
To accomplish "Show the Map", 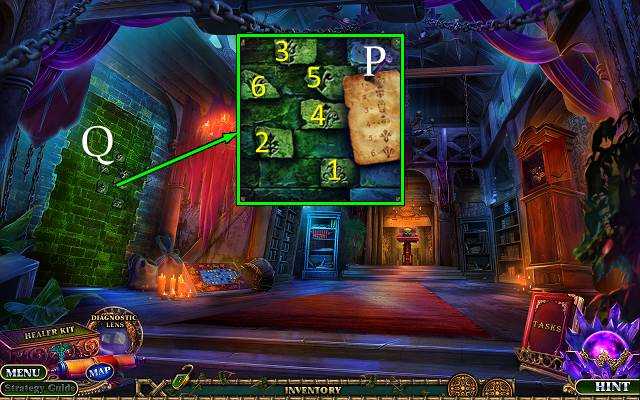I will (99, 373).
